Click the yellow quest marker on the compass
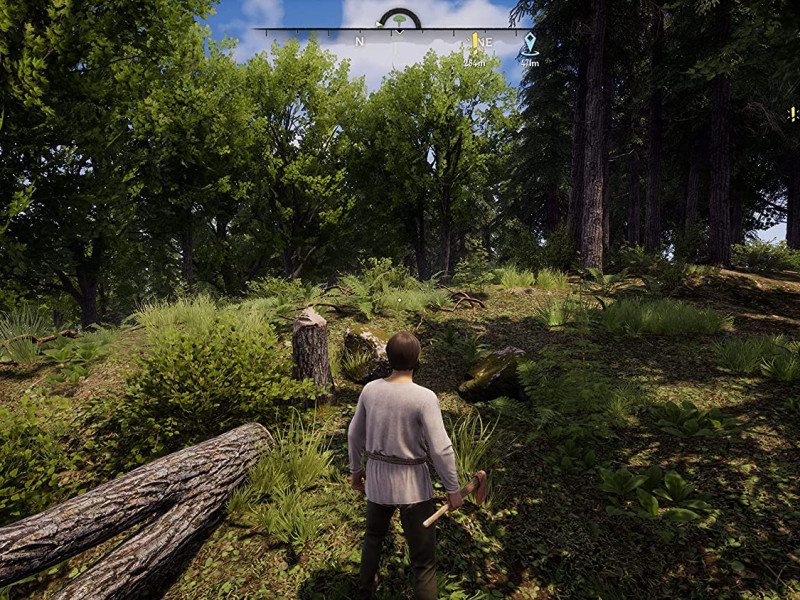This screenshot has height=600, width=800. (x=475, y=42)
